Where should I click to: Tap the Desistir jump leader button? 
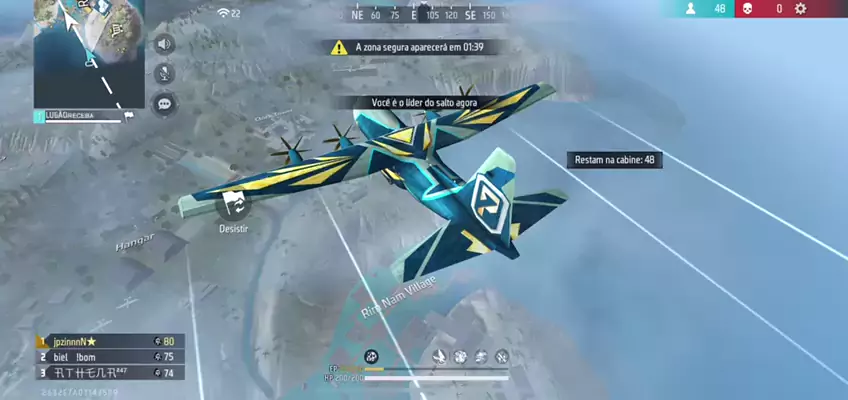tap(233, 204)
